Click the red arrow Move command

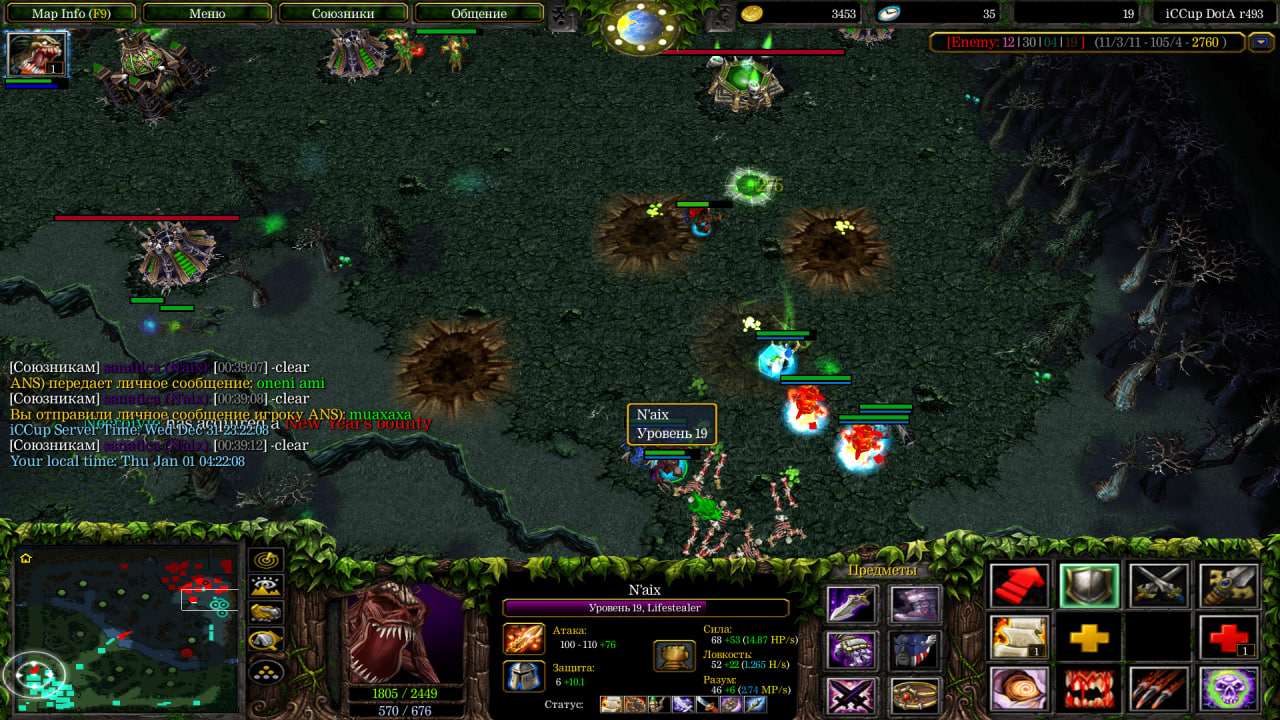[x=1020, y=586]
